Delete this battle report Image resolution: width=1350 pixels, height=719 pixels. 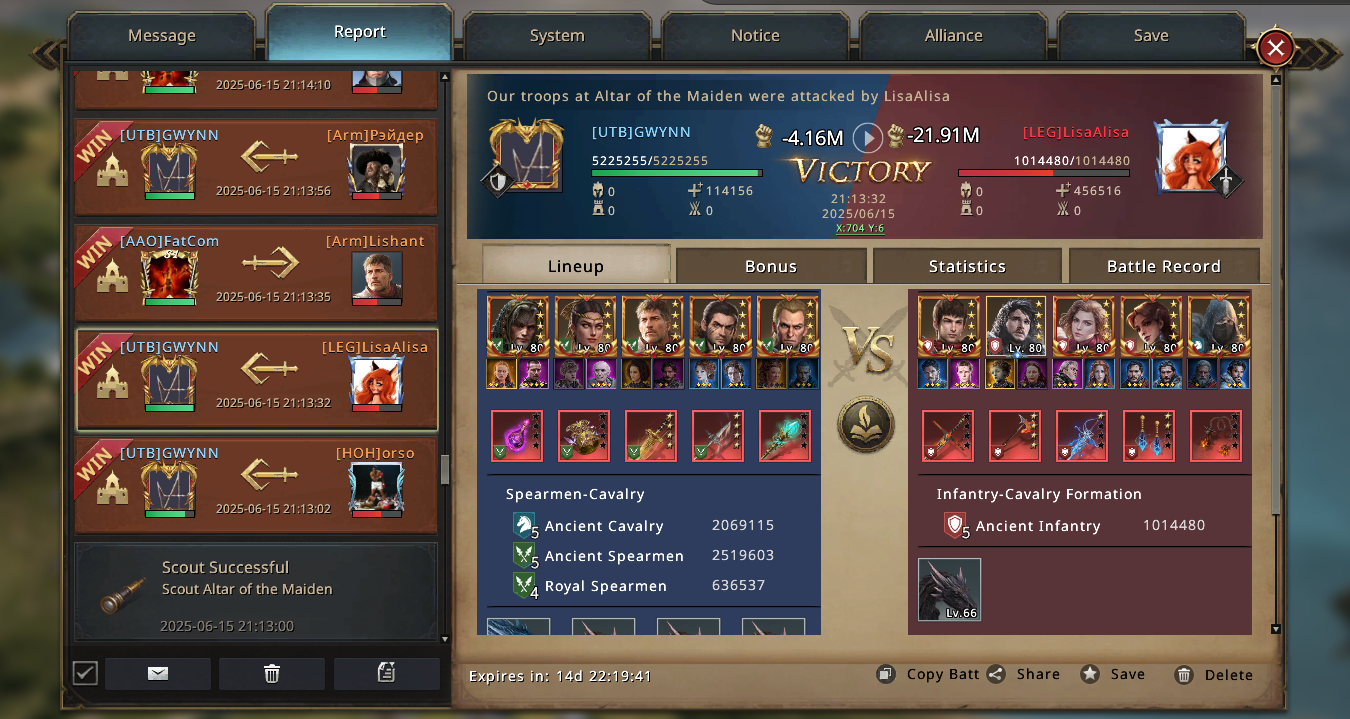(1214, 675)
